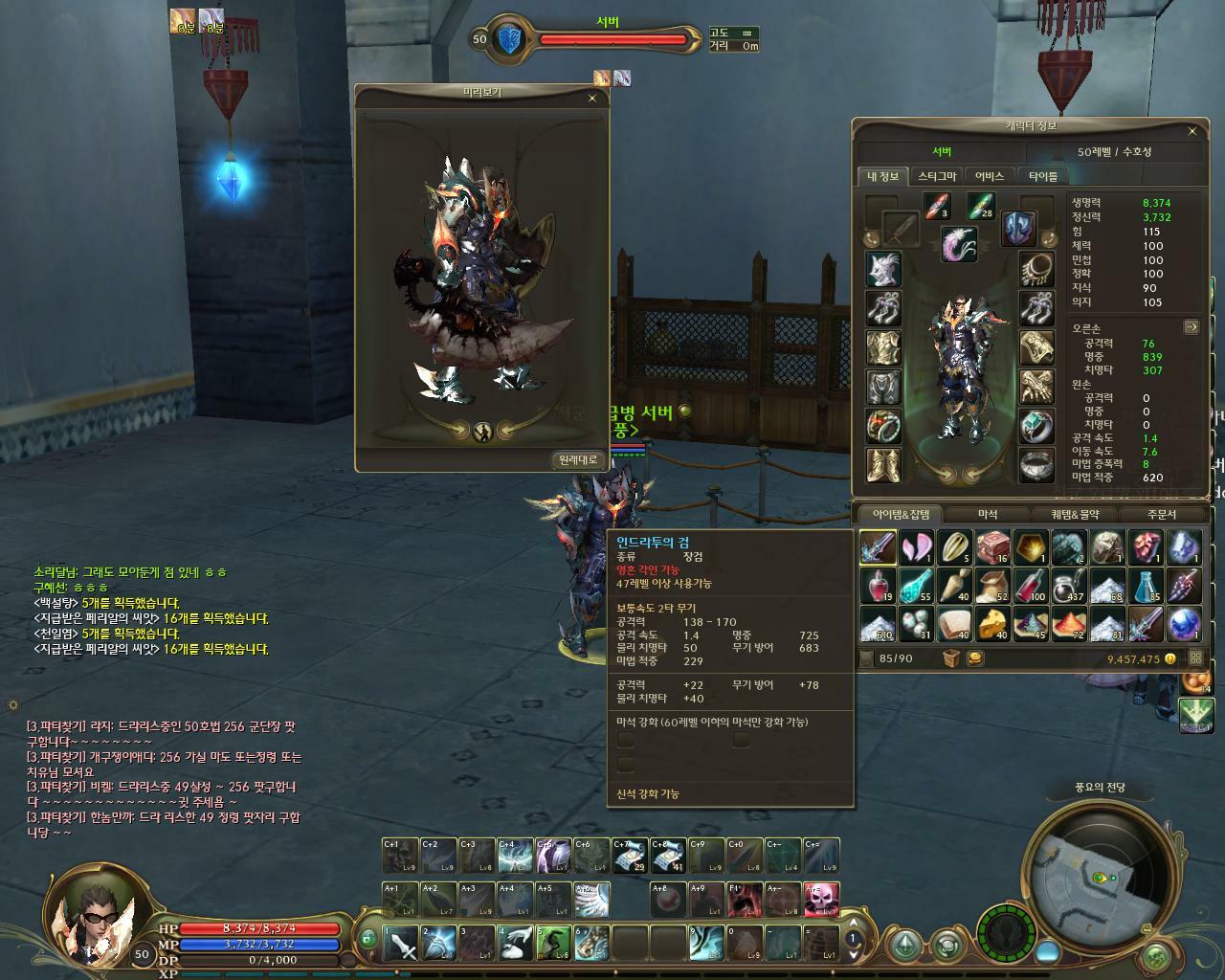This screenshot has height=980, width=1225.
Task: Click the pink feather wing equipment slot
Action: pyautogui.click(x=958, y=245)
